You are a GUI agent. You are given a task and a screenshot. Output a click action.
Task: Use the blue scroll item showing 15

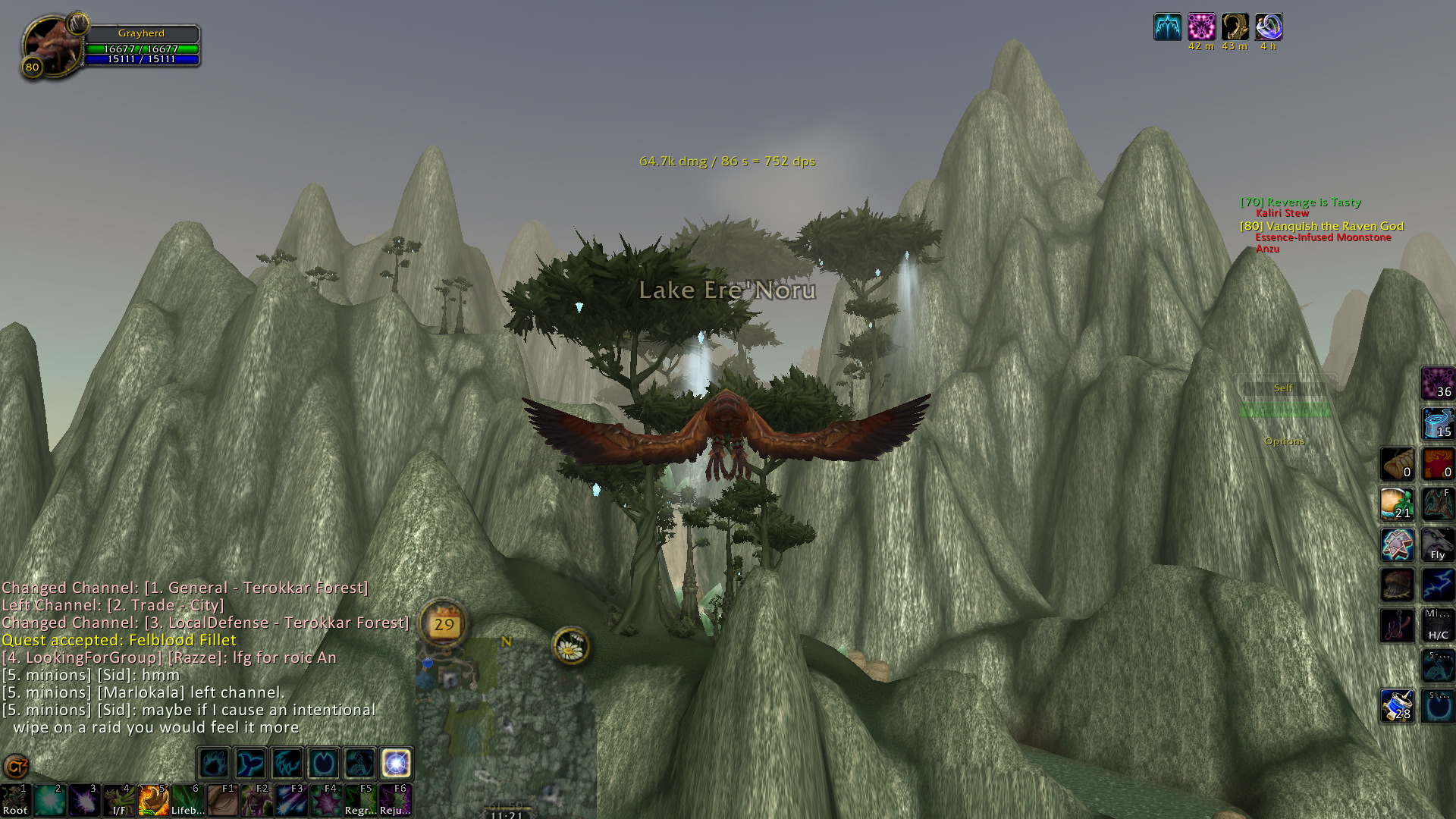point(1437,423)
